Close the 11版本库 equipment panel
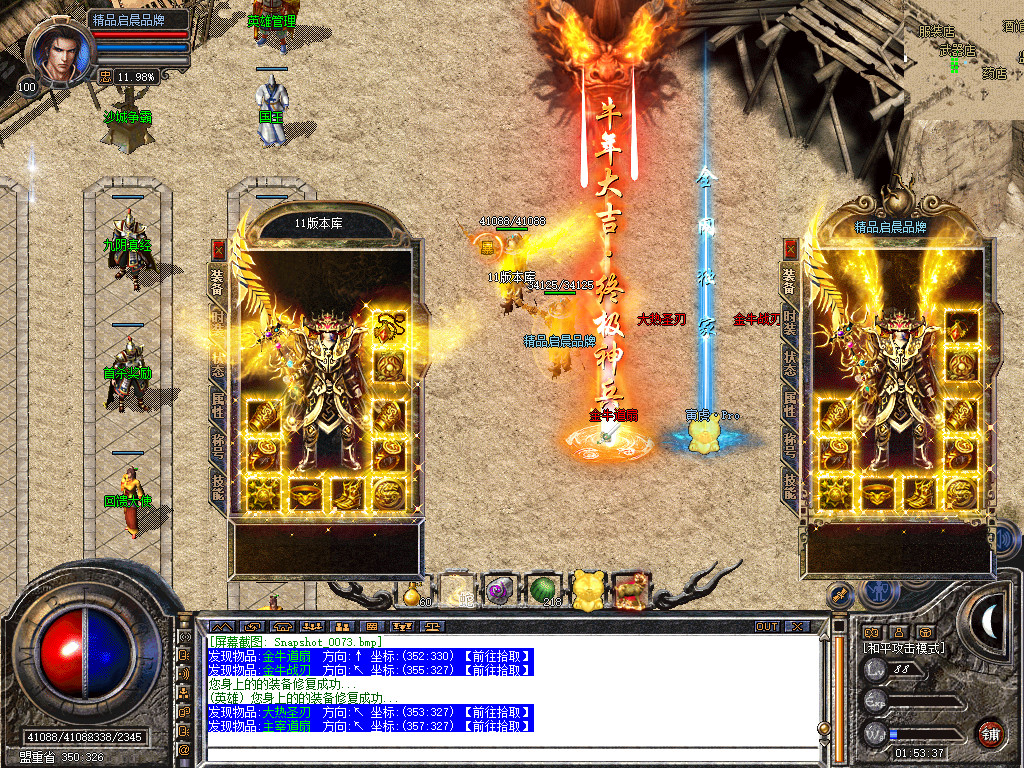Image resolution: width=1024 pixels, height=768 pixels. point(218,250)
